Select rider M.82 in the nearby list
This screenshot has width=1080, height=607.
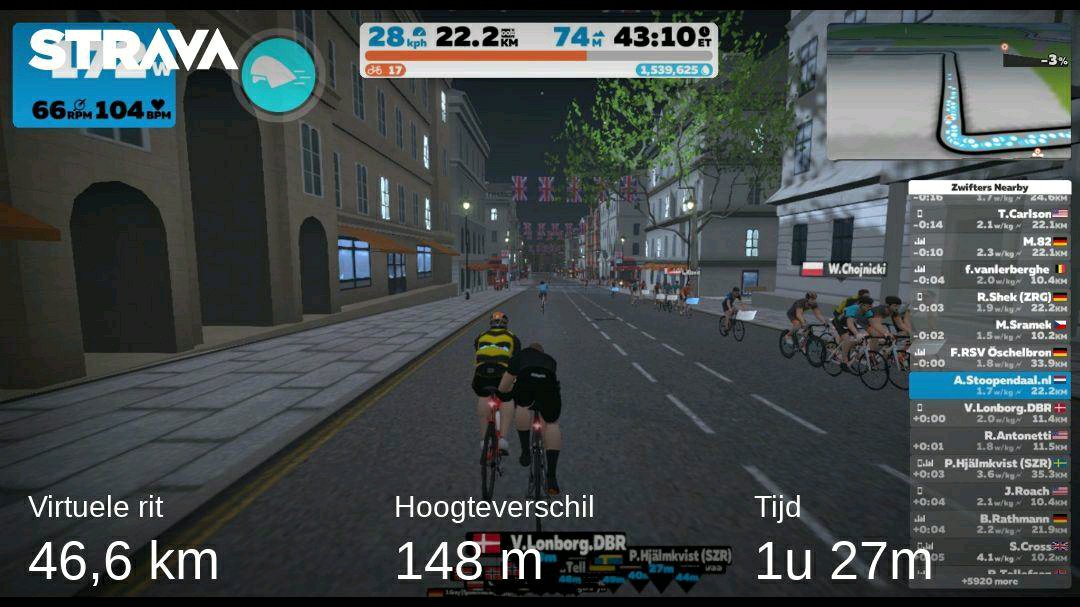[989, 247]
